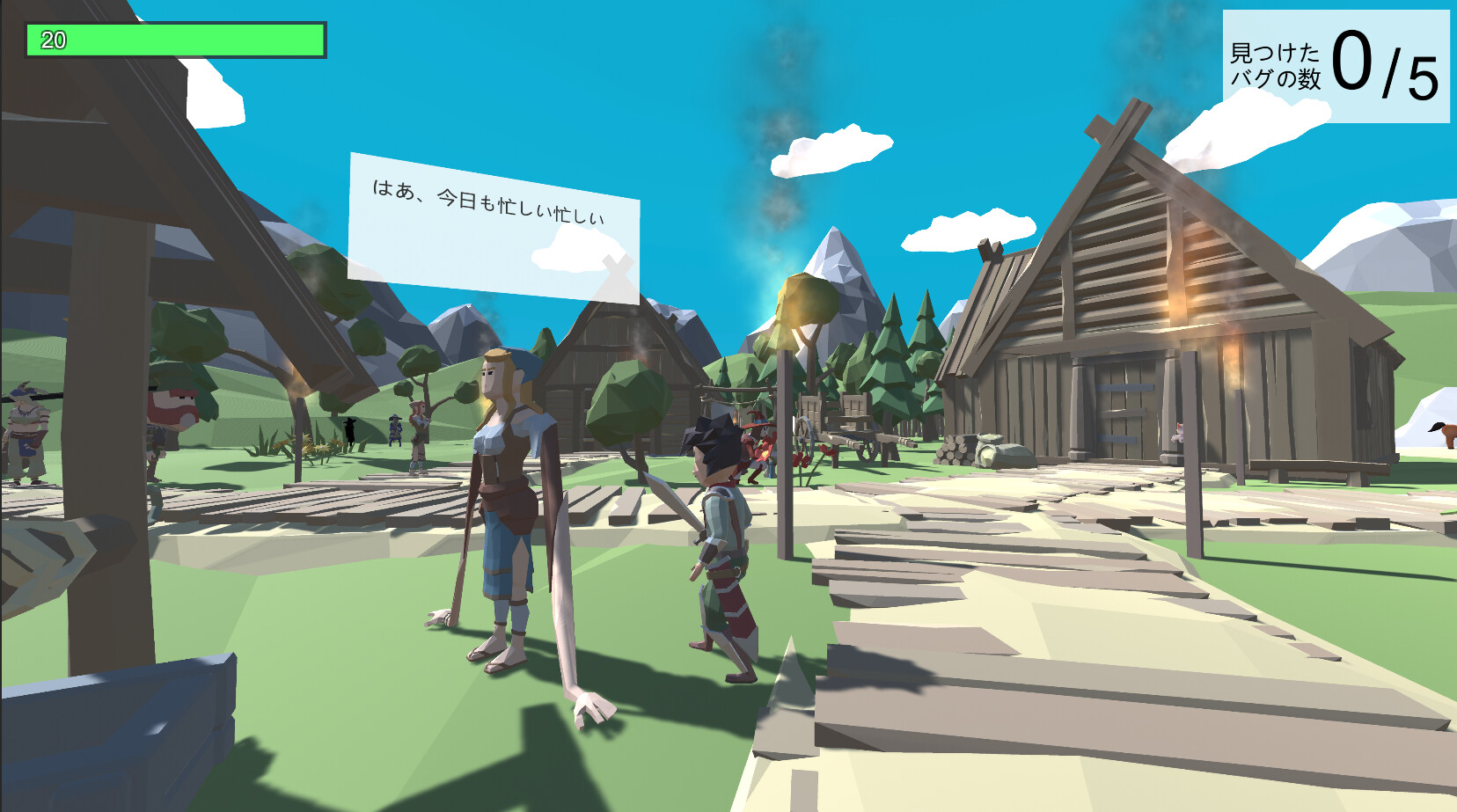
Task: Click the number 20 label on the health bar
Action: tap(53, 39)
